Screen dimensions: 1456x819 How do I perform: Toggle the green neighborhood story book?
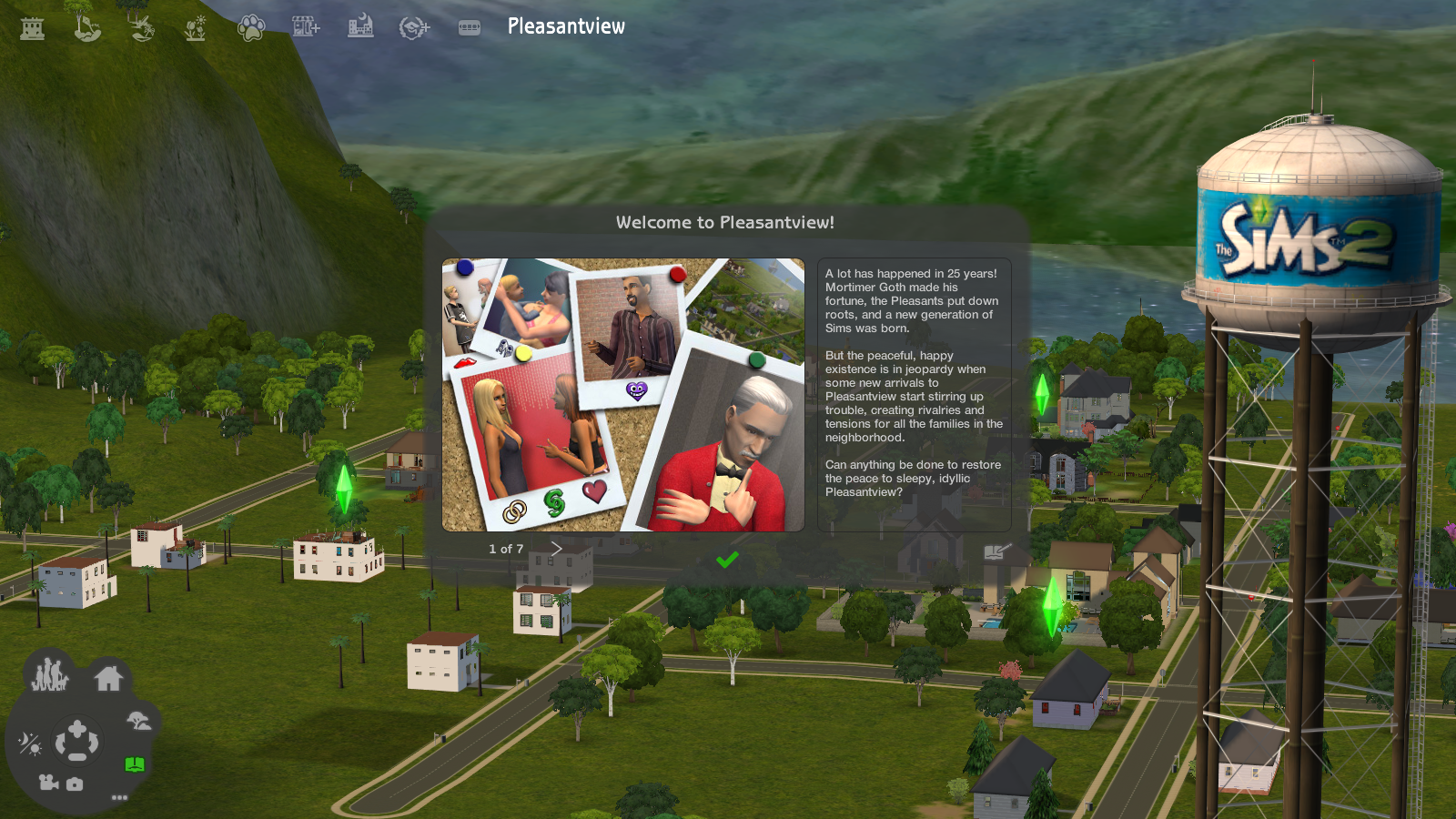[x=135, y=764]
